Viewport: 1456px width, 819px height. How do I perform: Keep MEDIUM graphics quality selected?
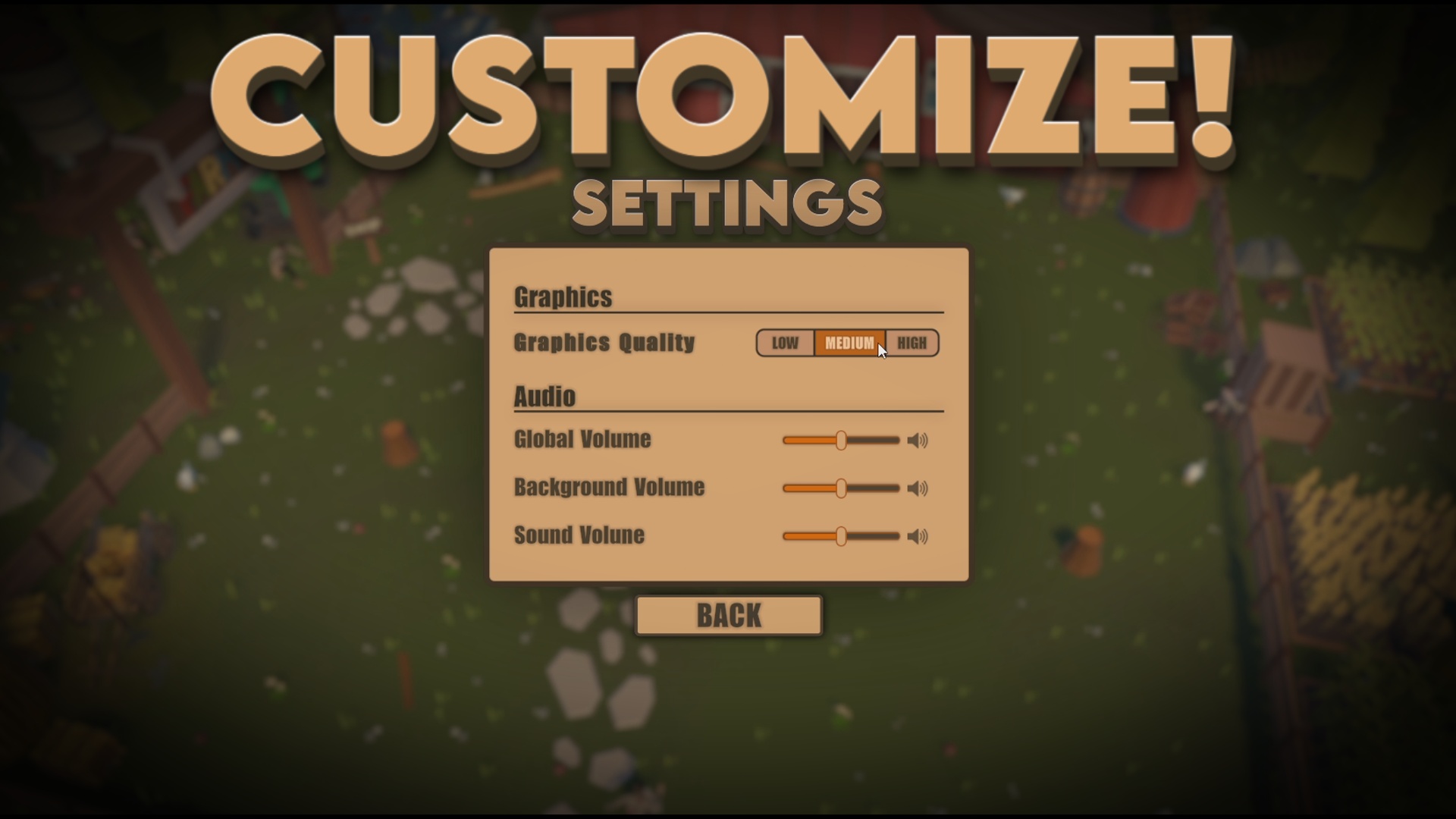coord(848,343)
